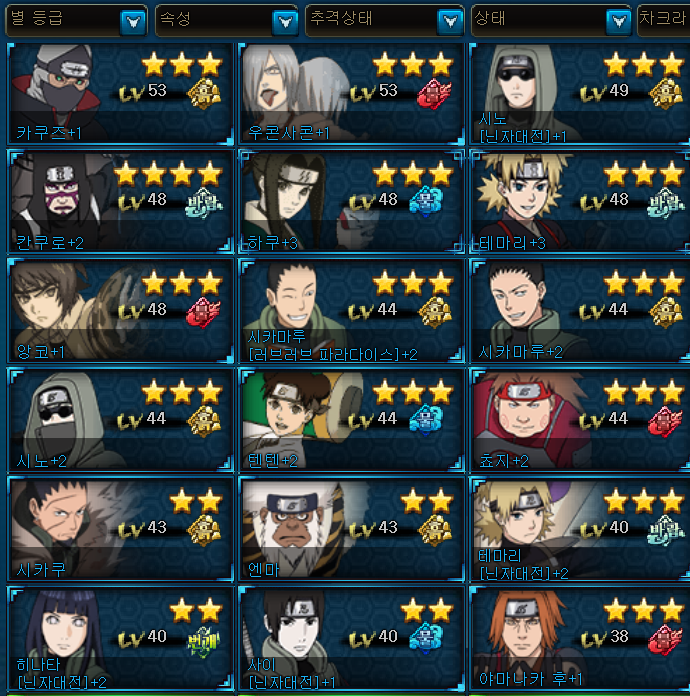Choose the 히나타 [닌자대전]+2 card
The width and height of the screenshot is (690, 696).
coord(119,639)
